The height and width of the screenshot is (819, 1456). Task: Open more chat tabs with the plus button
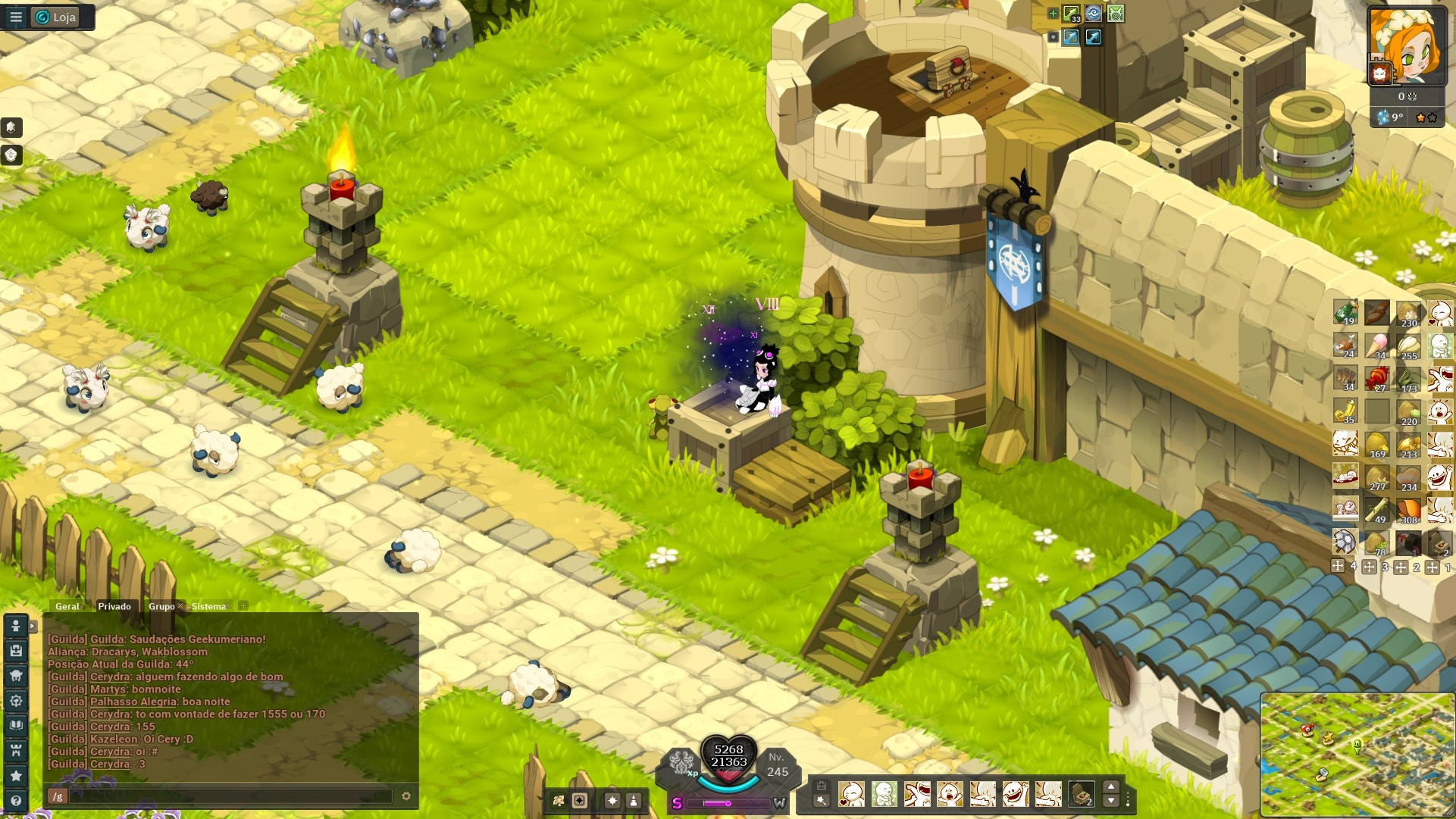(x=242, y=606)
